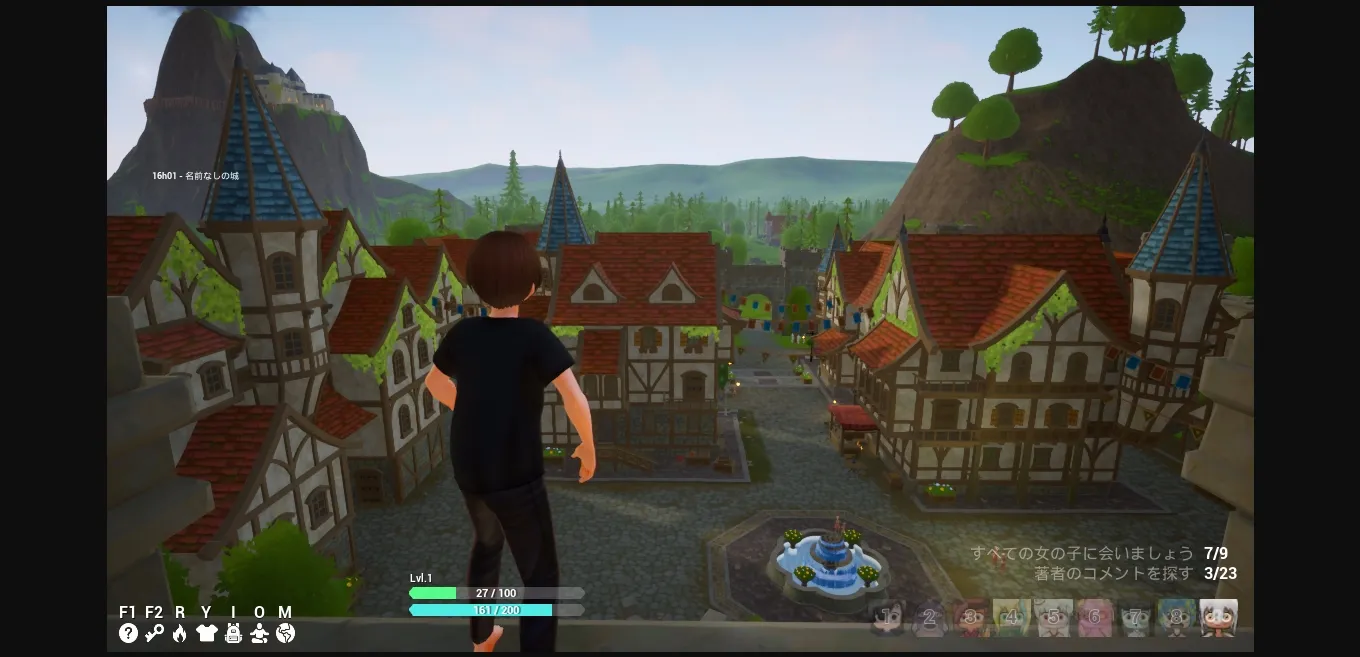Choose the blue-haired portrait number 8

tap(1177, 618)
